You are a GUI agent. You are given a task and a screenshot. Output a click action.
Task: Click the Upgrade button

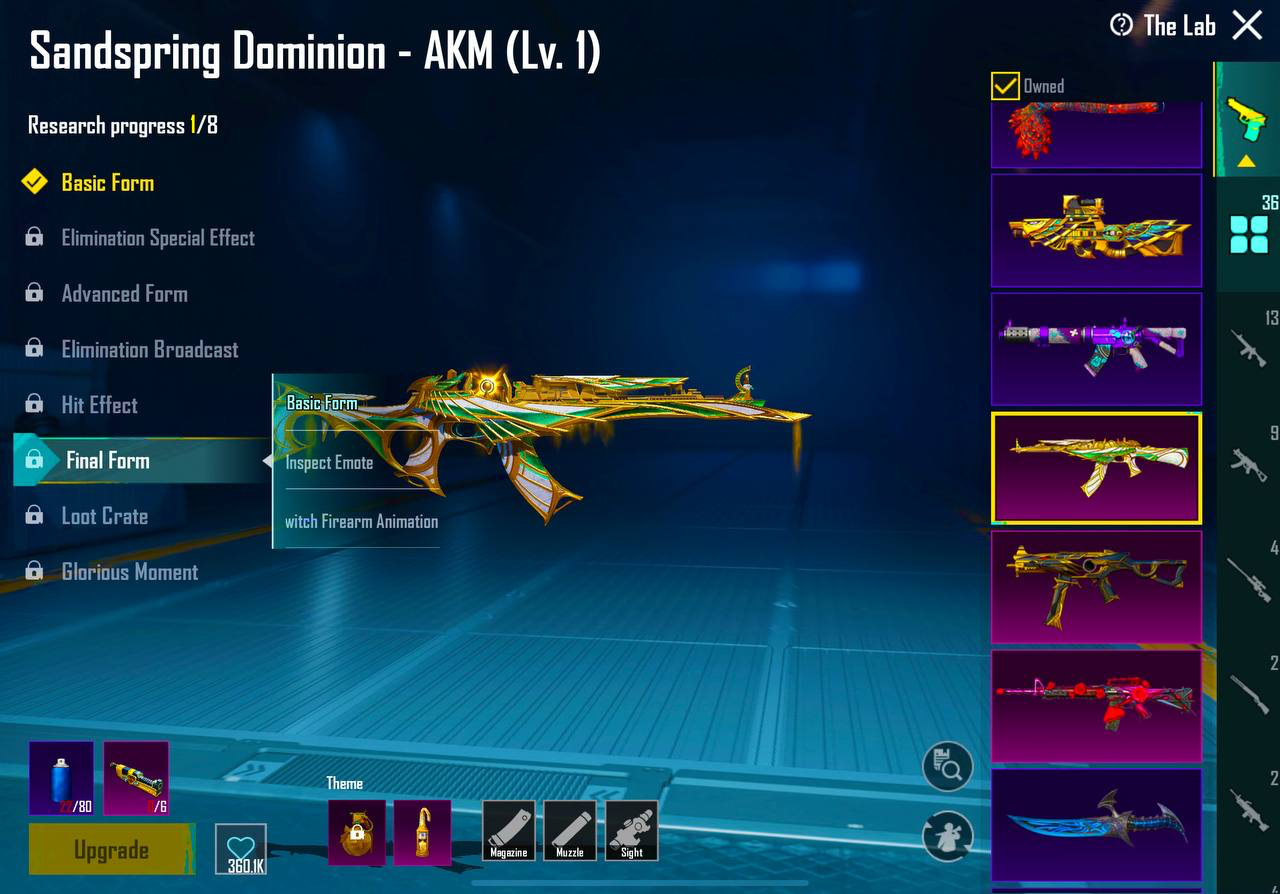110,849
